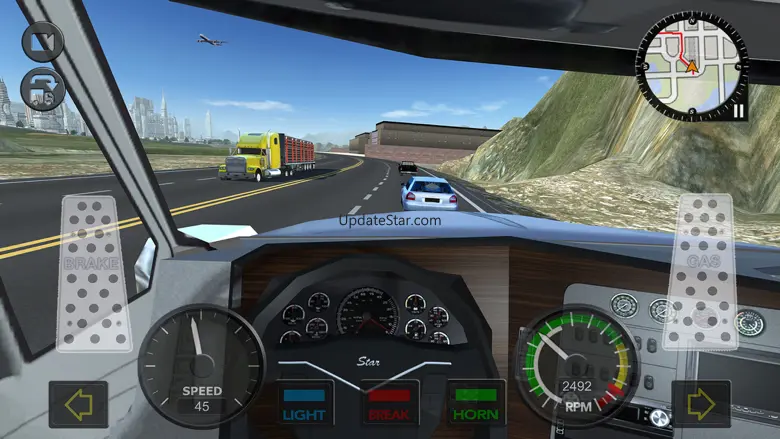Tap the GAS pedal
This screenshot has height=439, width=780.
(x=705, y=271)
